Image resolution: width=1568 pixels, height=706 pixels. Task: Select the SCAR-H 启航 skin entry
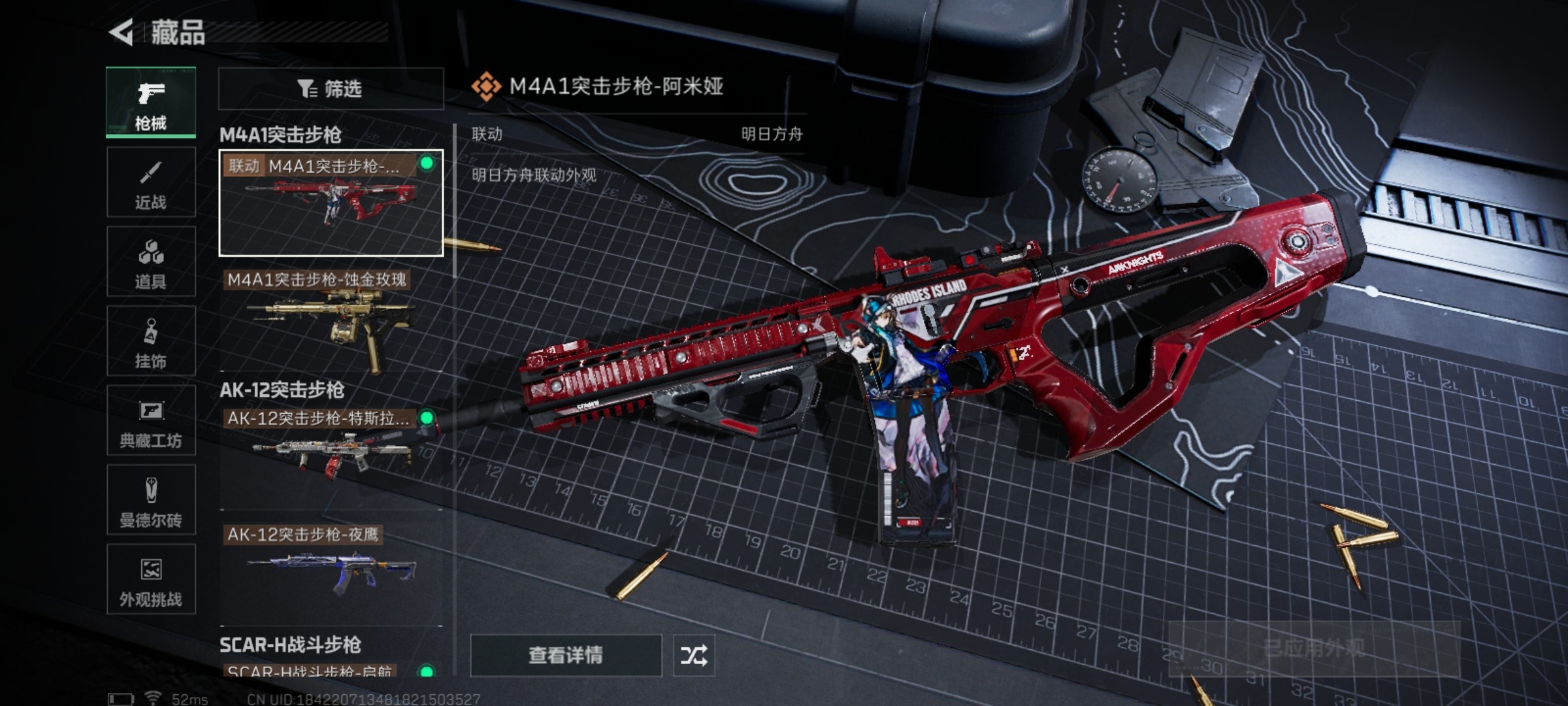(331, 670)
